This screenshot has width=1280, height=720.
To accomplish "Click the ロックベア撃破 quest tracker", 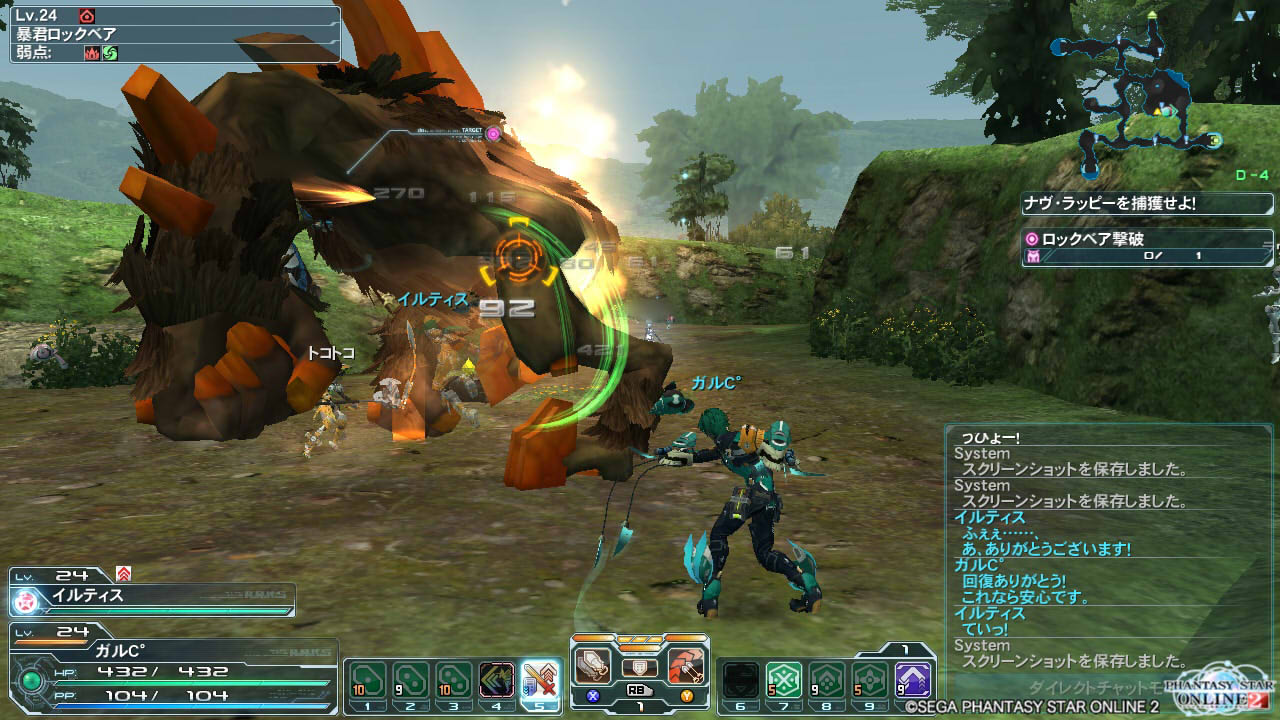I will [x=1146, y=248].
